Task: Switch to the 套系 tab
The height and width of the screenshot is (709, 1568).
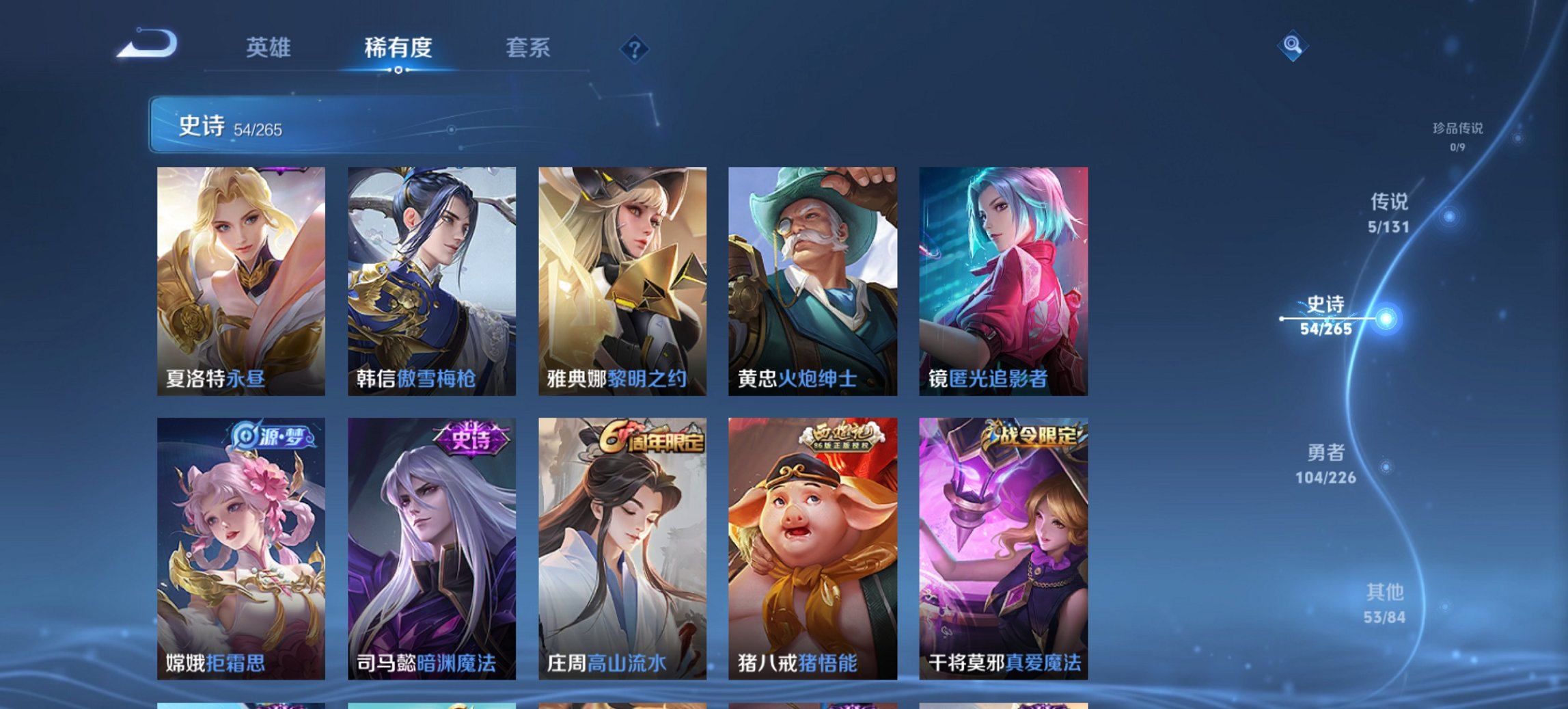Action: click(529, 49)
